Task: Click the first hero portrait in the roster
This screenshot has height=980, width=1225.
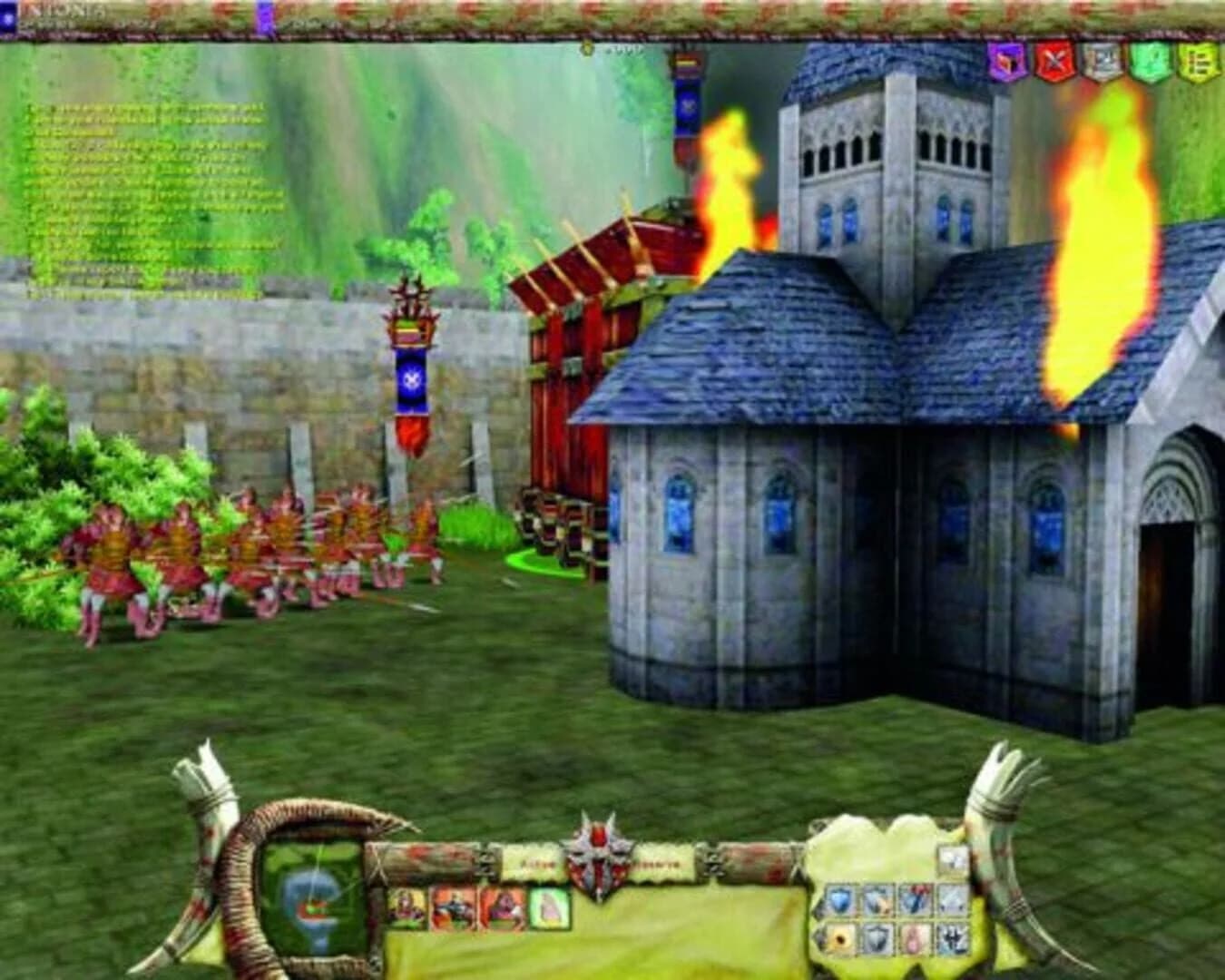Action: pyautogui.click(x=407, y=908)
